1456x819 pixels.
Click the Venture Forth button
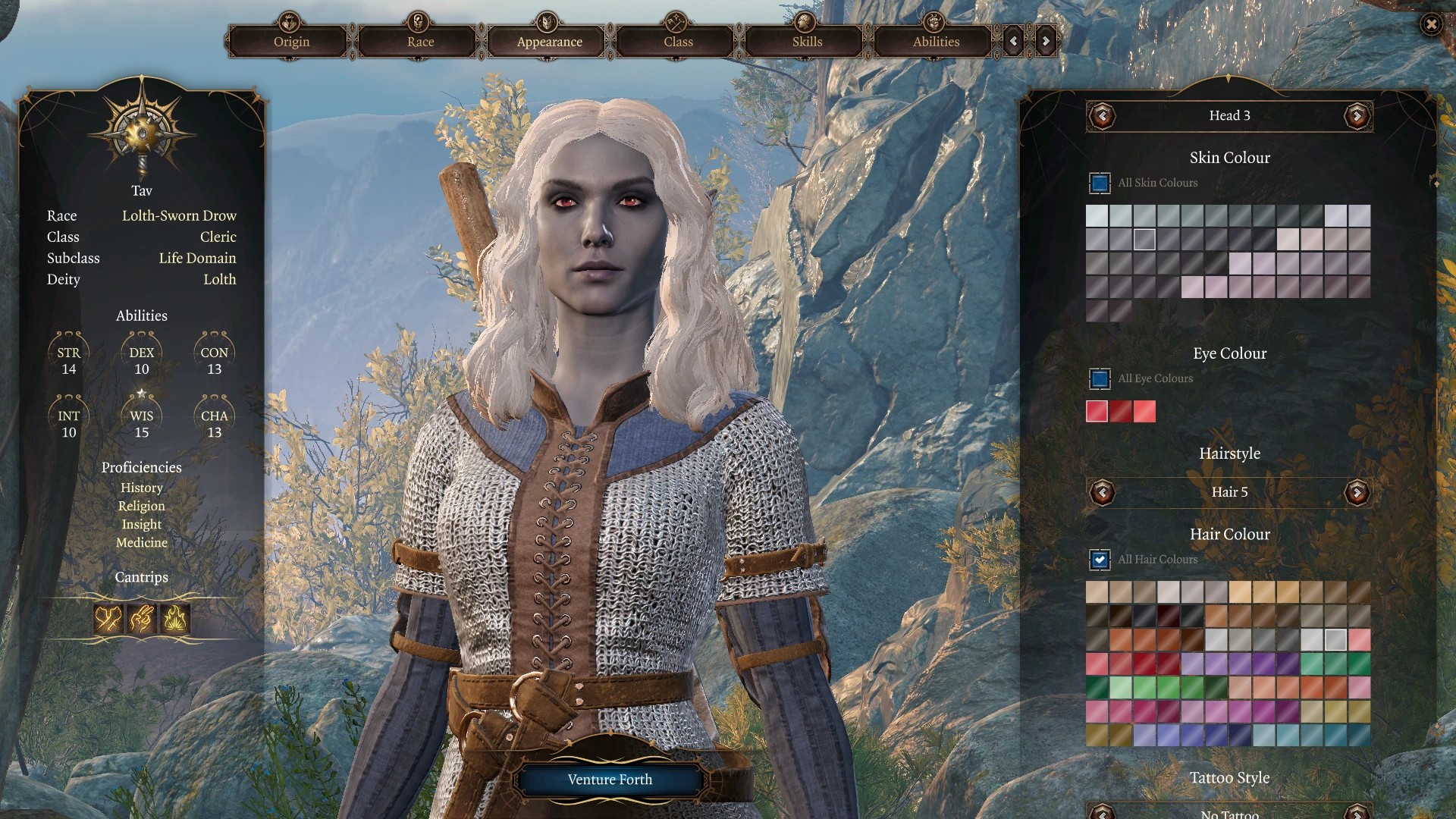pos(610,780)
